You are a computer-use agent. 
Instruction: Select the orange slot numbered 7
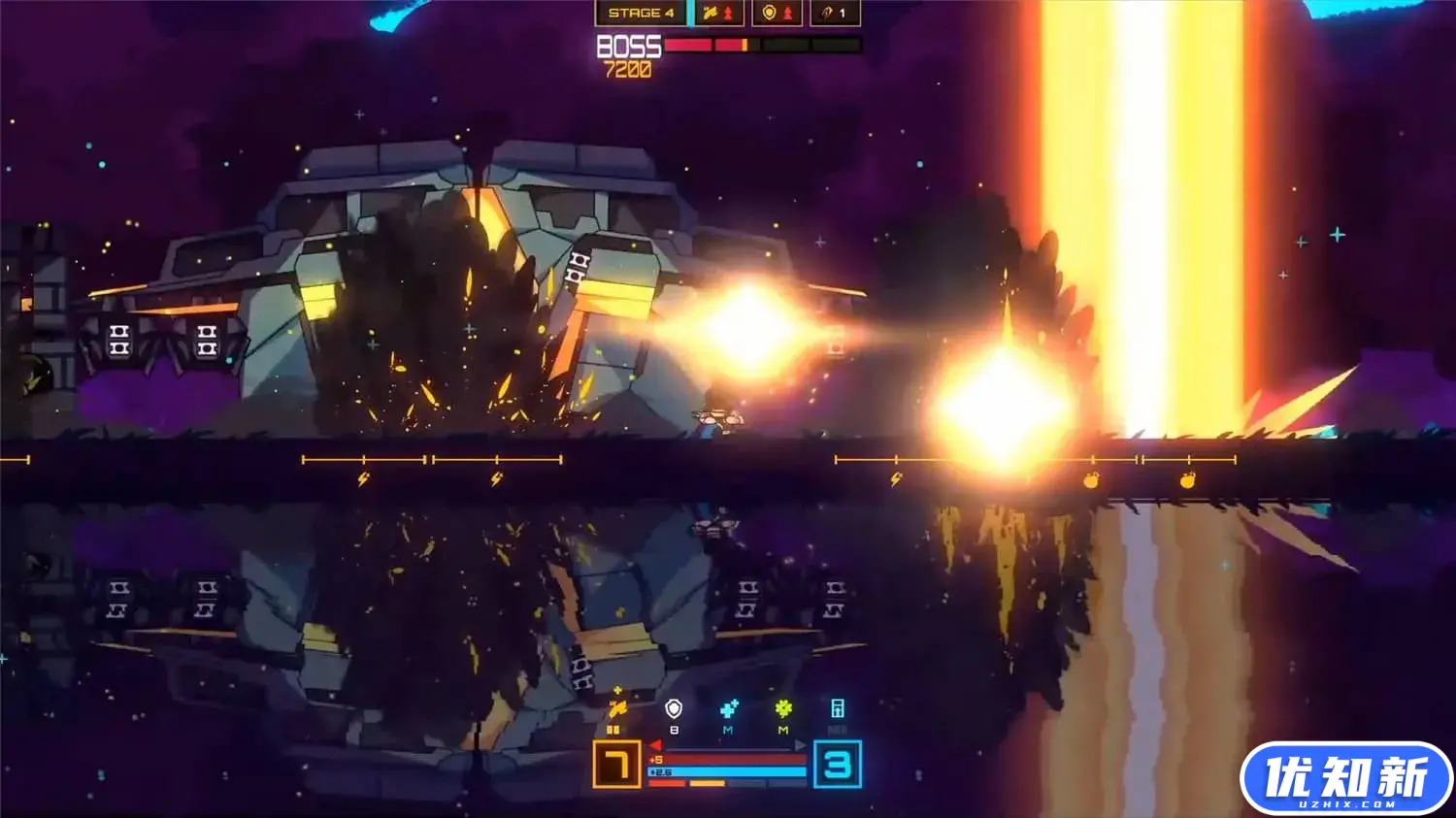616,765
